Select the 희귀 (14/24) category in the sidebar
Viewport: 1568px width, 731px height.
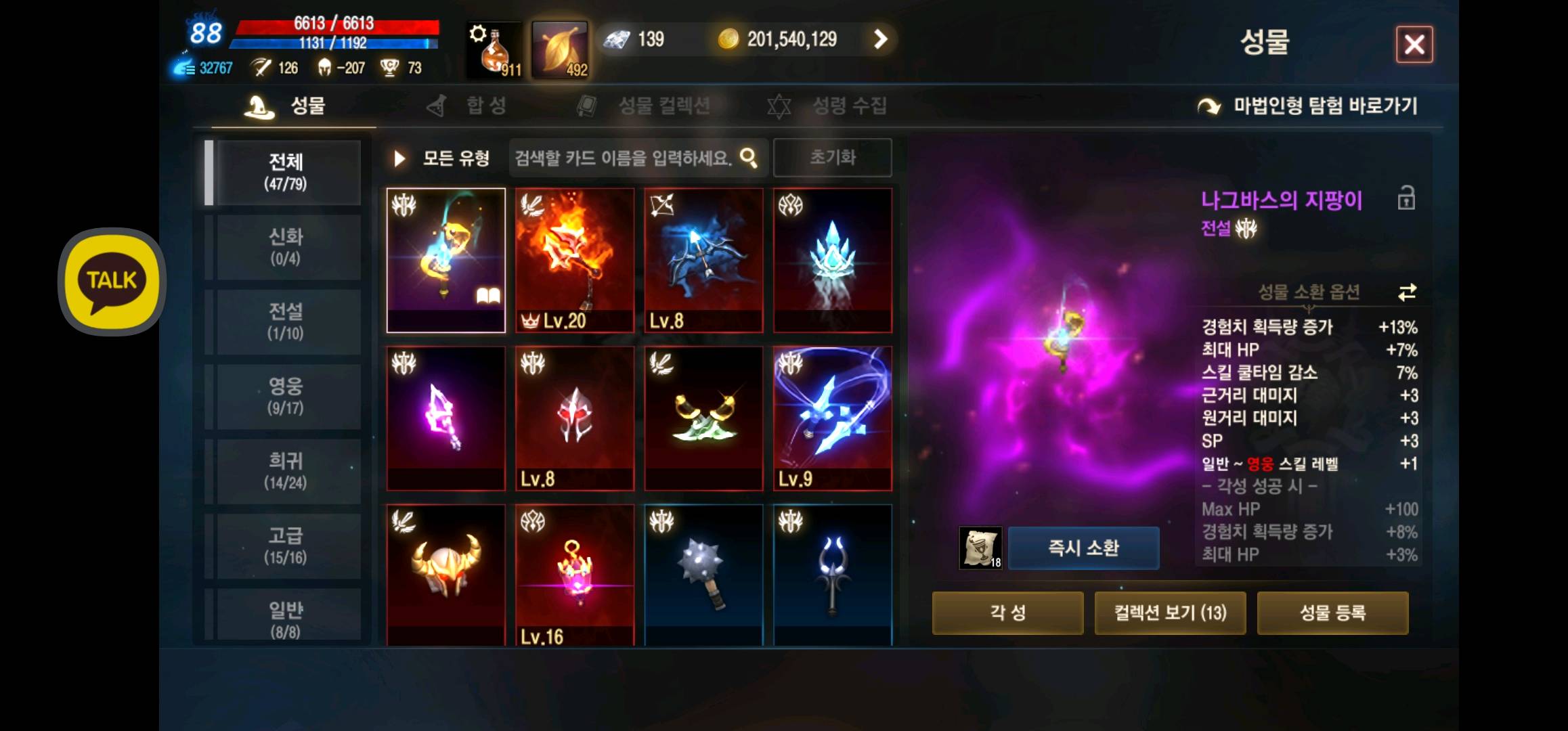pos(286,470)
